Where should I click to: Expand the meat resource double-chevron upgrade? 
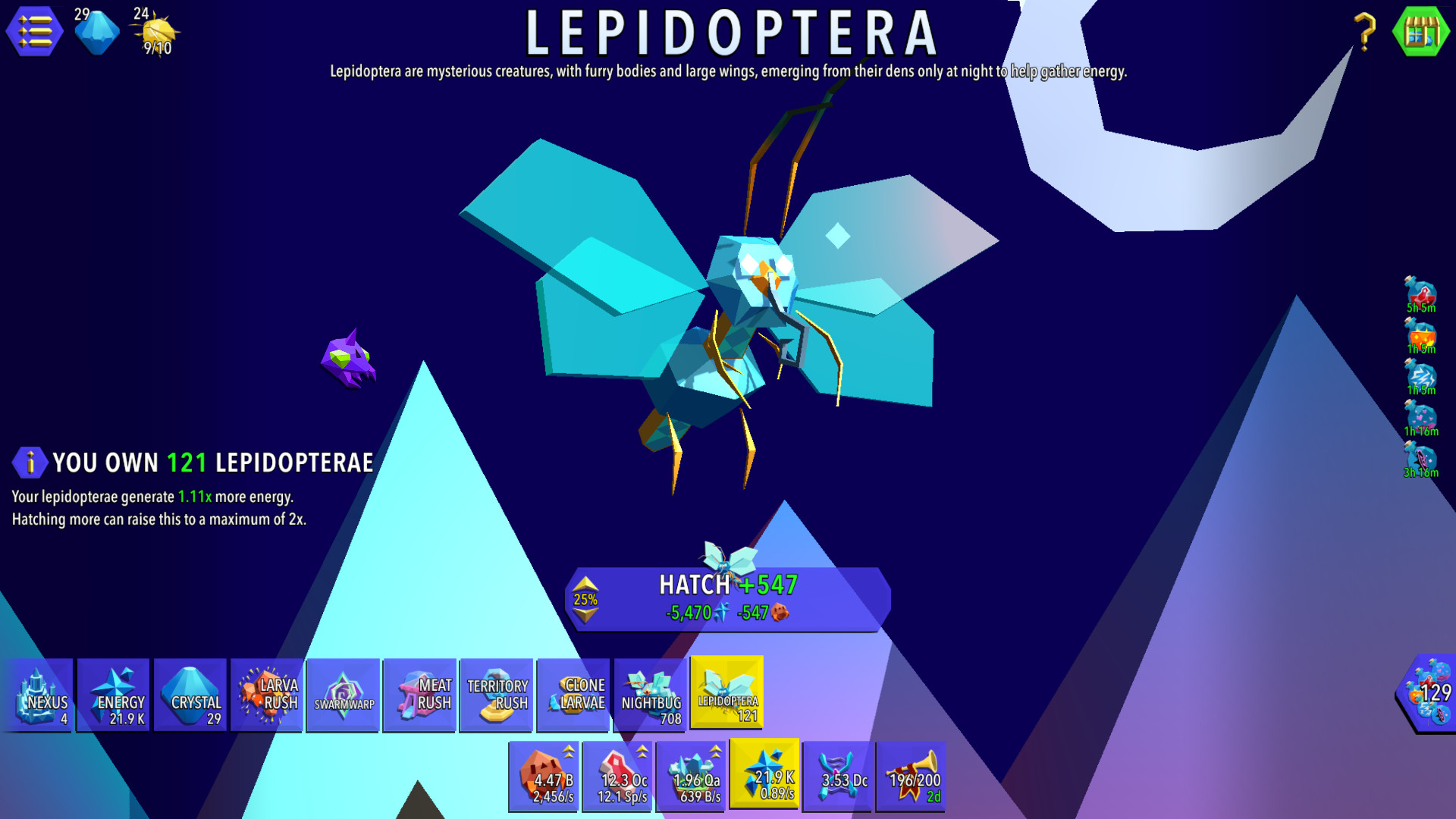[642, 751]
